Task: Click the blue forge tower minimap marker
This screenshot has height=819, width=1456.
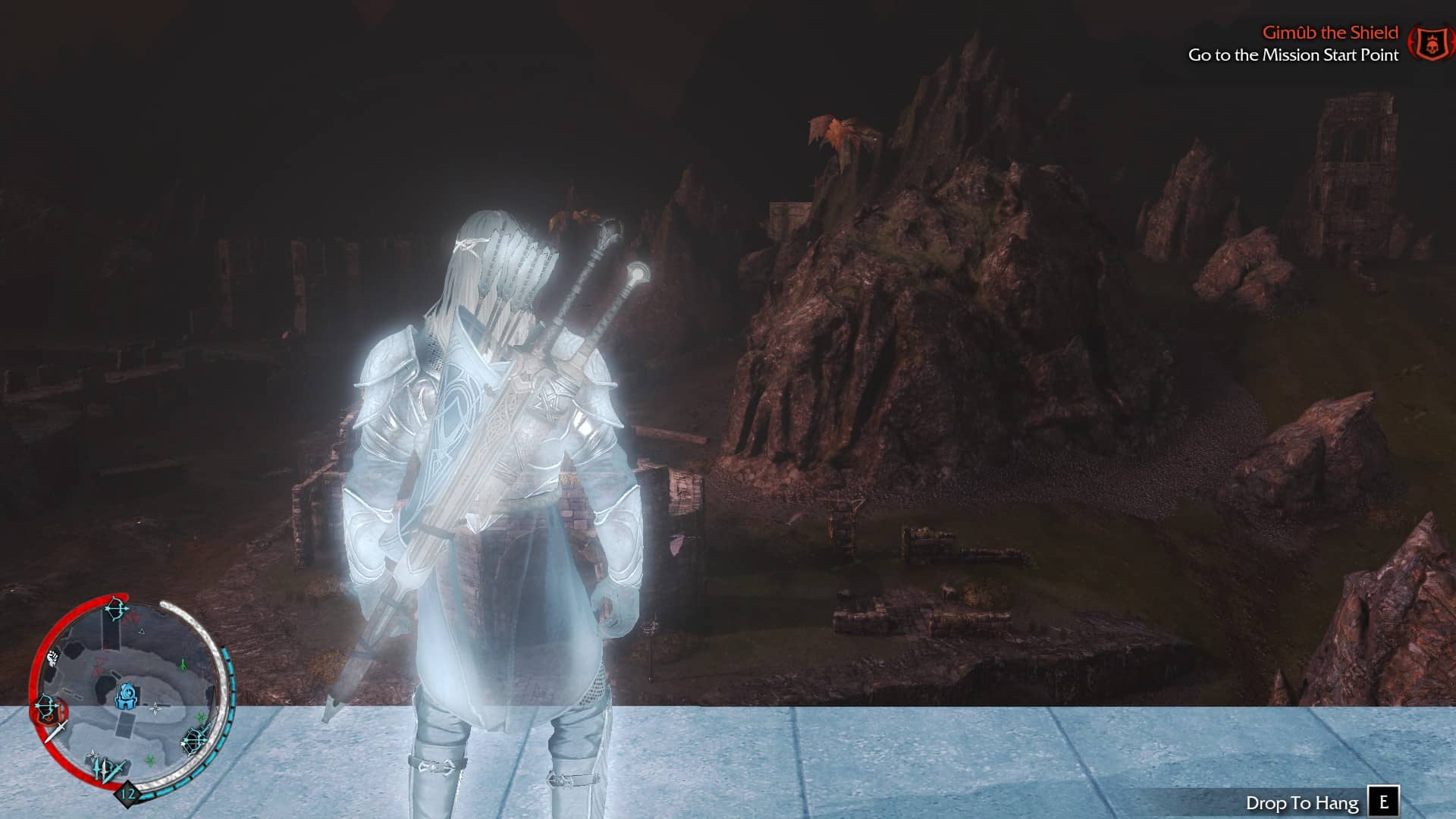Action: point(127,695)
